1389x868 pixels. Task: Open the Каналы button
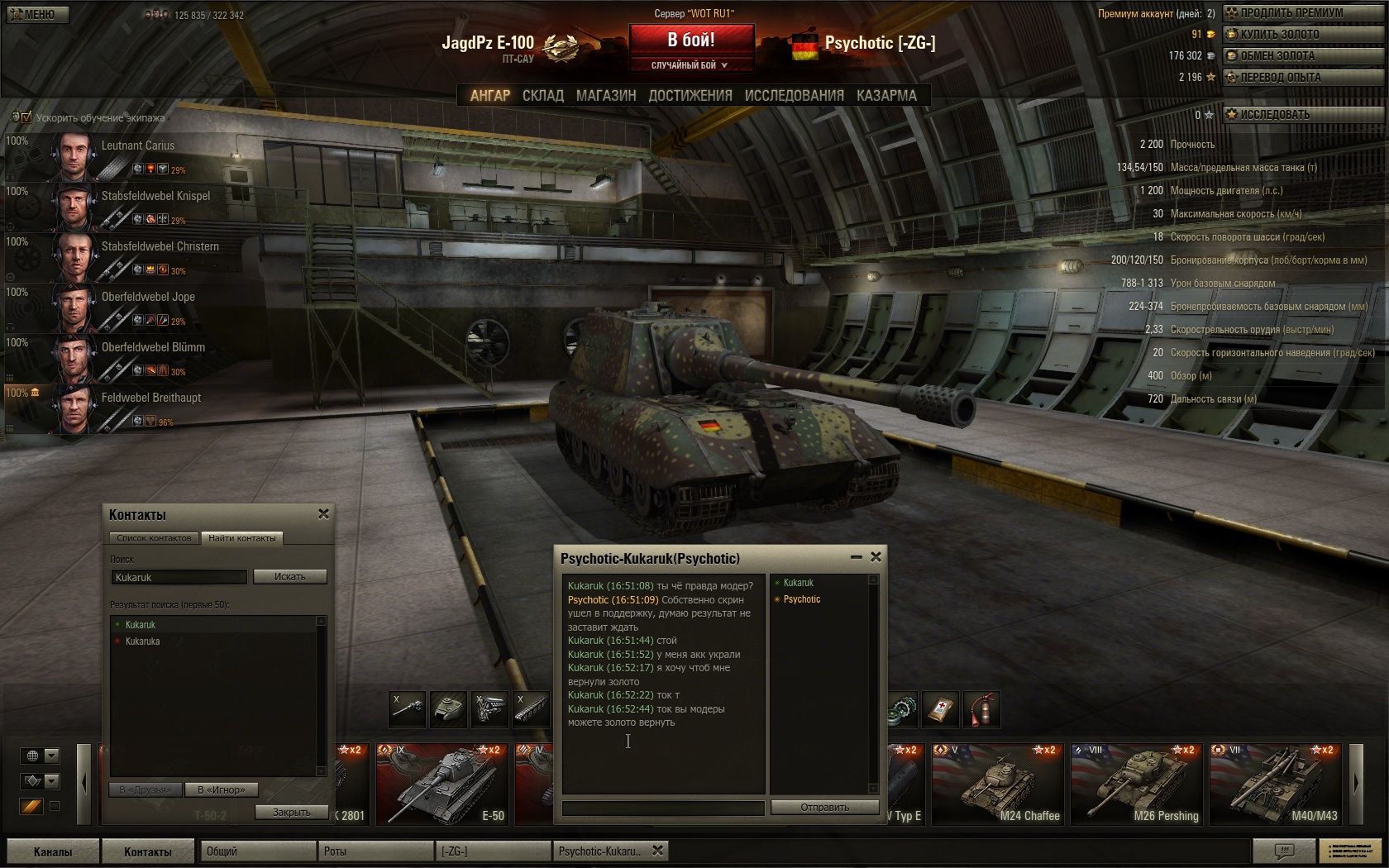[52, 851]
